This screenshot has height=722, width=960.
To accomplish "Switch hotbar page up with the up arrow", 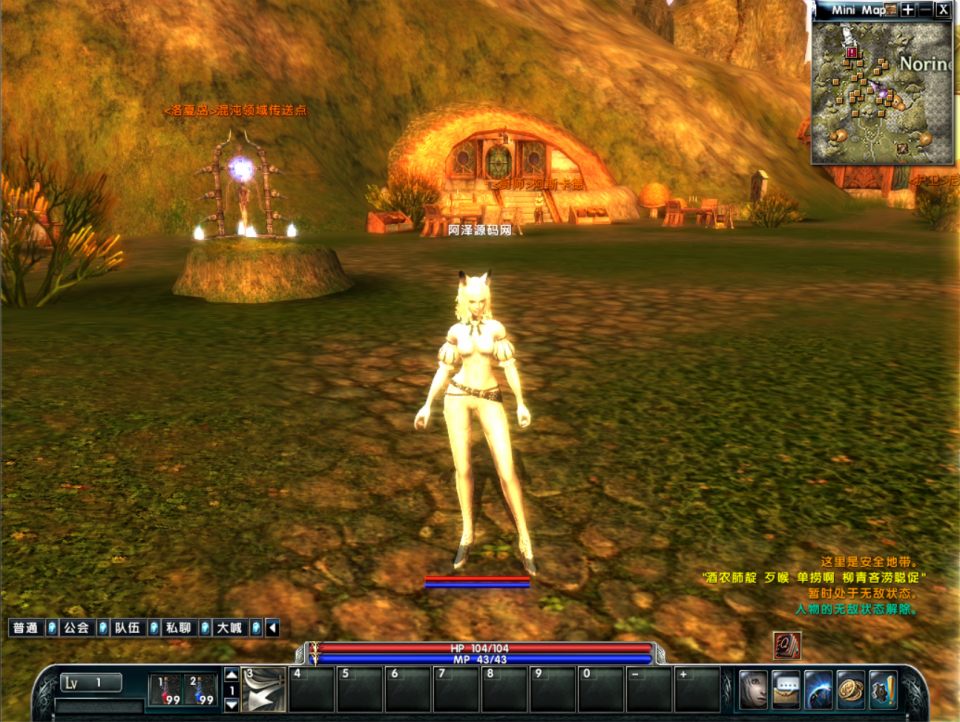I will coord(231,675).
